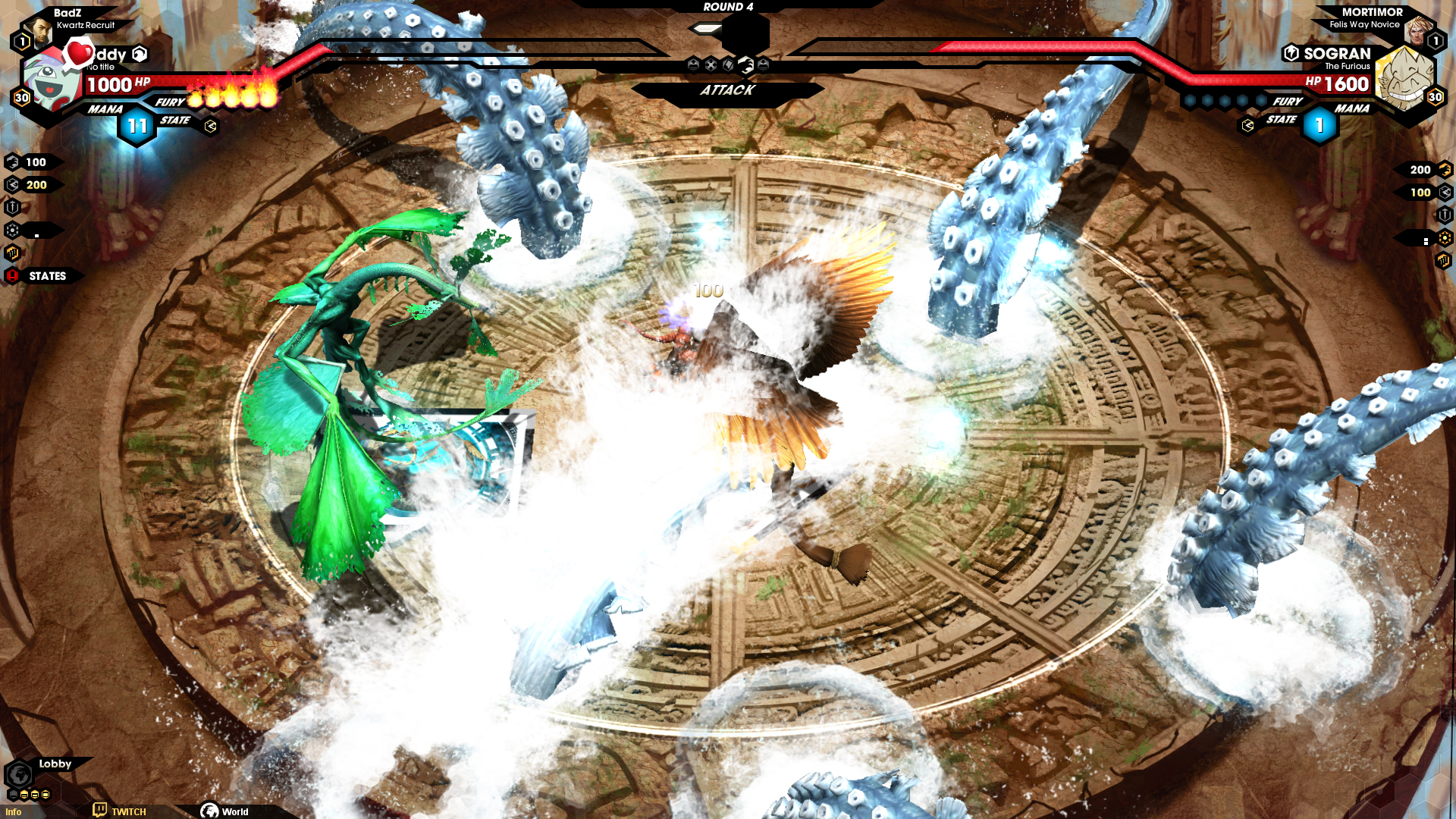Image resolution: width=1456 pixels, height=819 pixels.
Task: Click the debuff arrow-down icon in the sequence bar
Action: pos(764,64)
